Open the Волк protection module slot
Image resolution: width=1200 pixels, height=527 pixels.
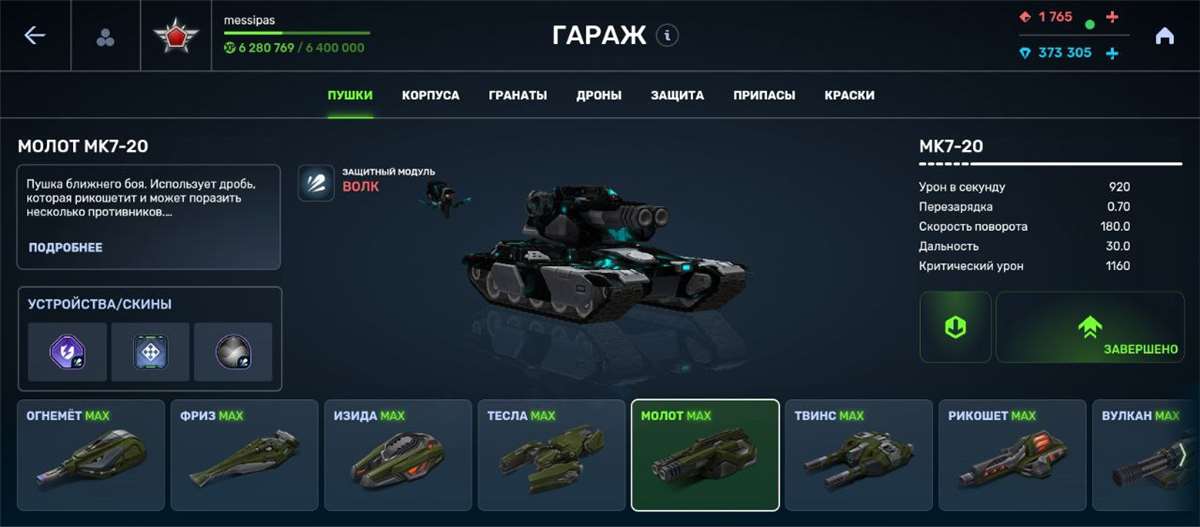316,183
